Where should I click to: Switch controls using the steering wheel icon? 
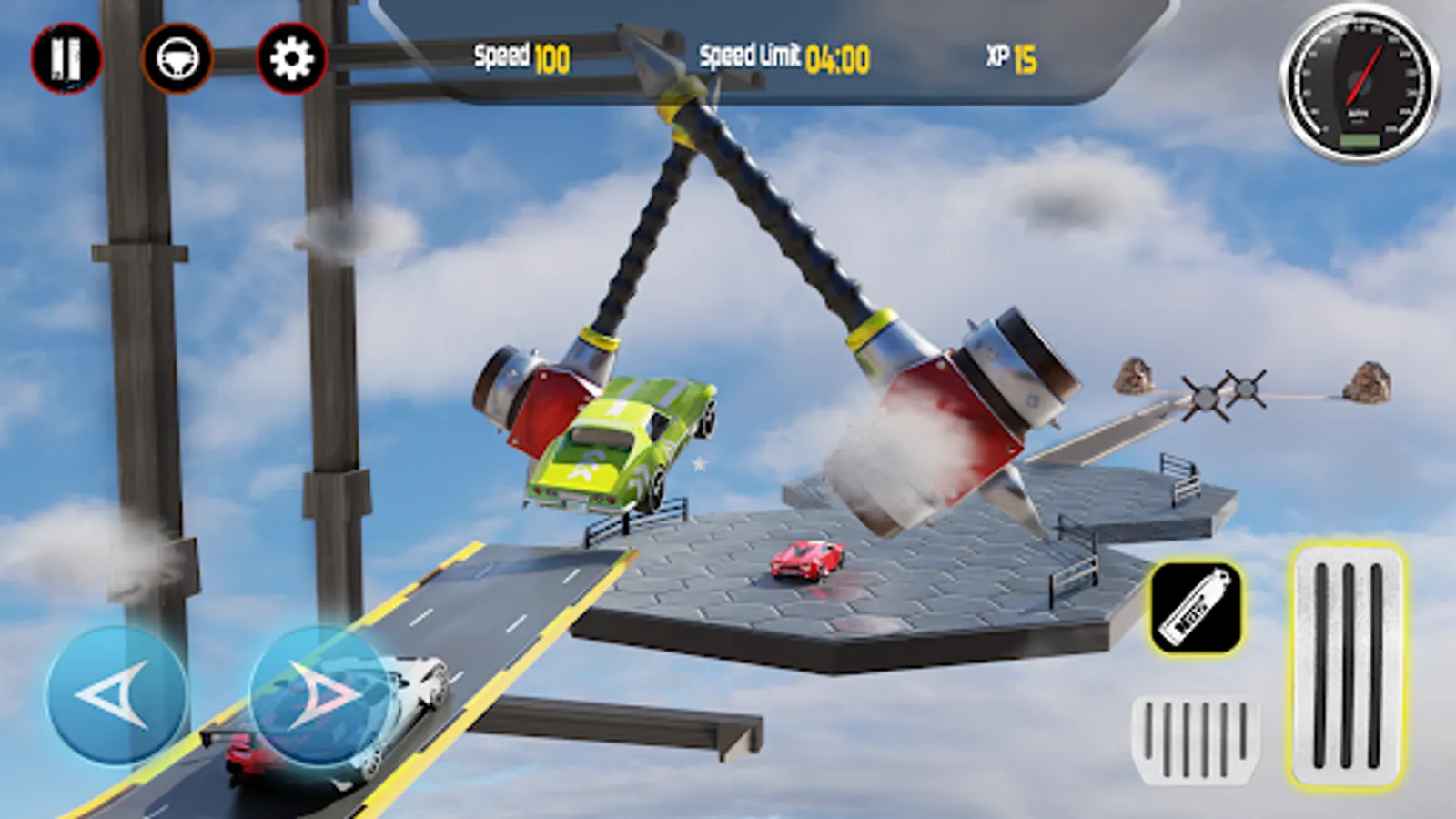[x=178, y=59]
